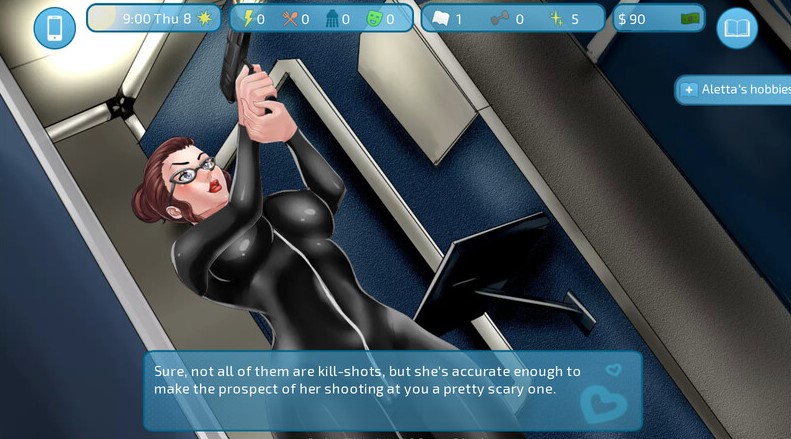
Task: Click the 9:00 Thu 8 time panel
Action: pyautogui.click(x=155, y=19)
